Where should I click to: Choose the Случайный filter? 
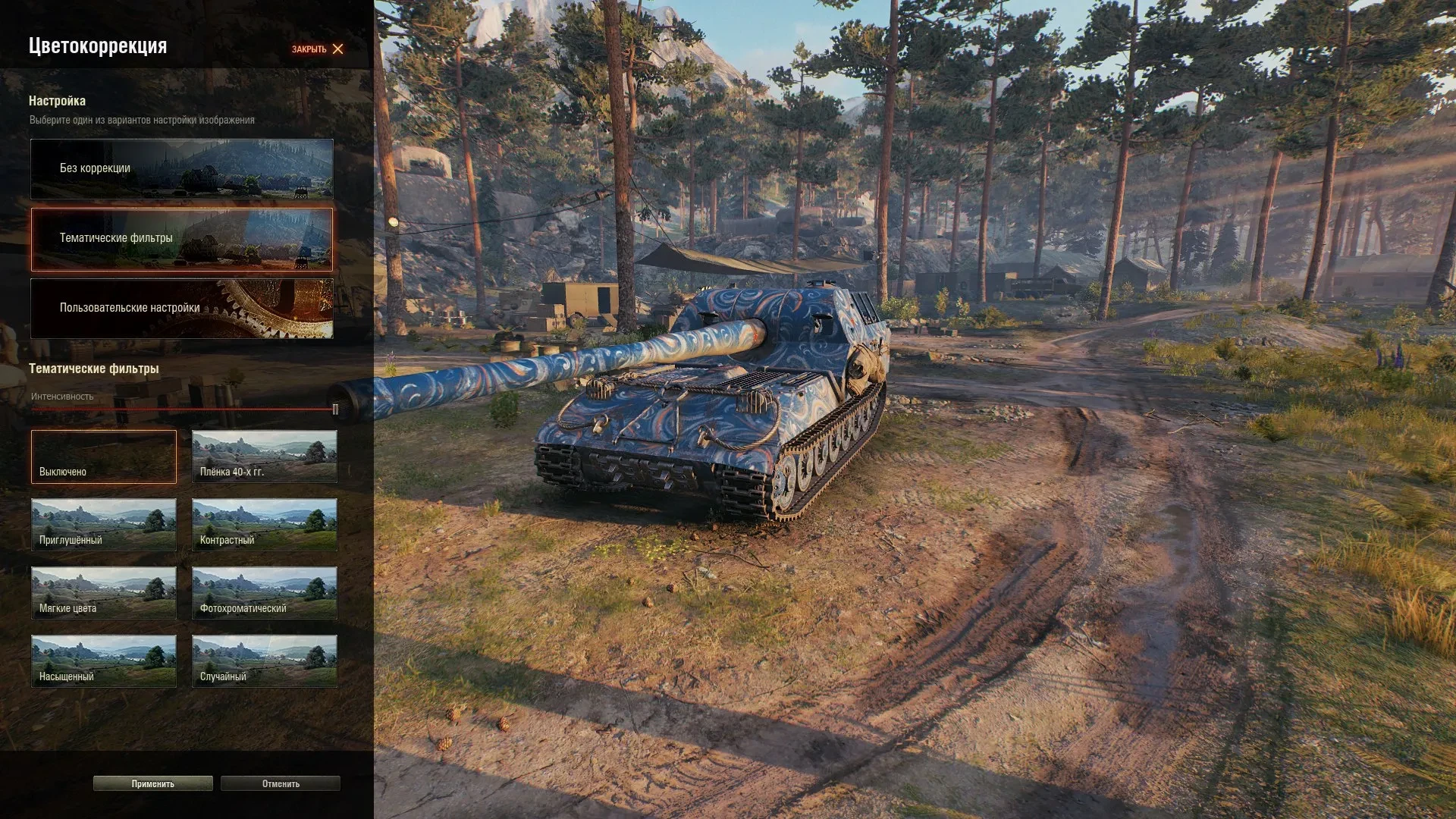265,661
